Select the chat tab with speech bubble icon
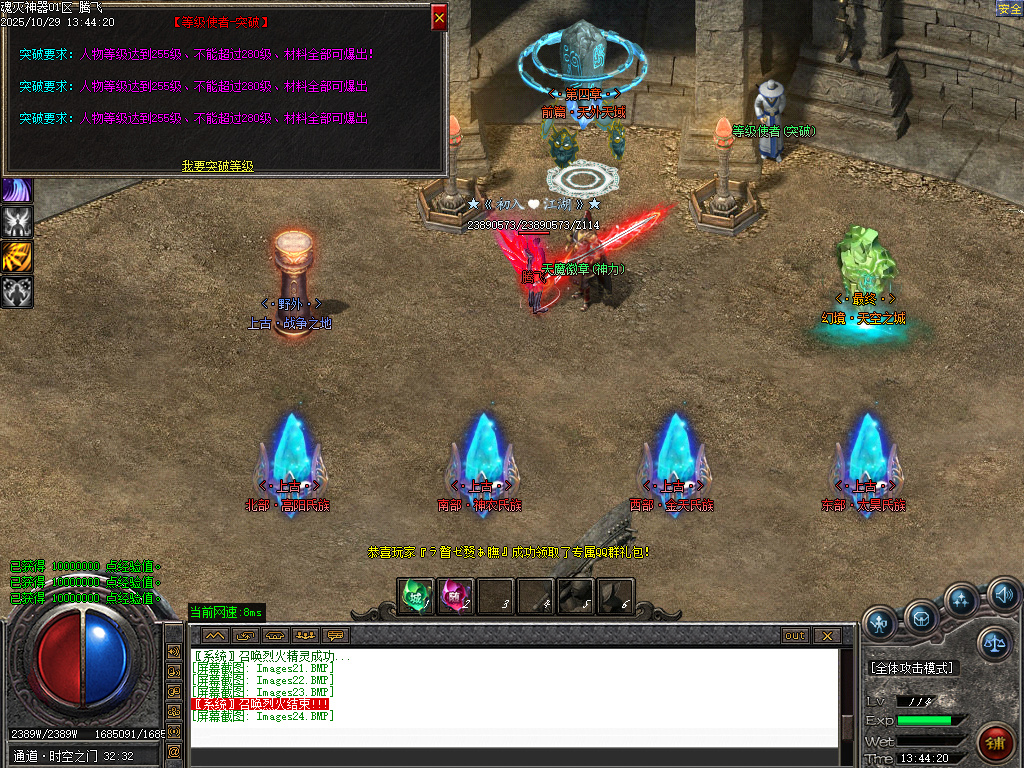The width and height of the screenshot is (1024, 768). pyautogui.click(x=335, y=636)
